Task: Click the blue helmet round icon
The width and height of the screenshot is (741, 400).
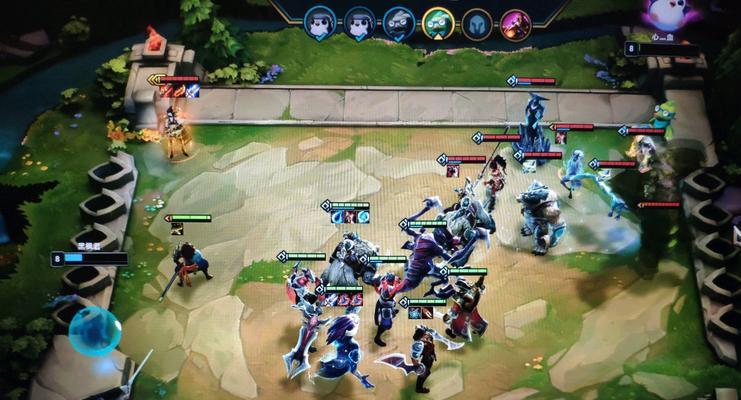Action: coord(477,22)
